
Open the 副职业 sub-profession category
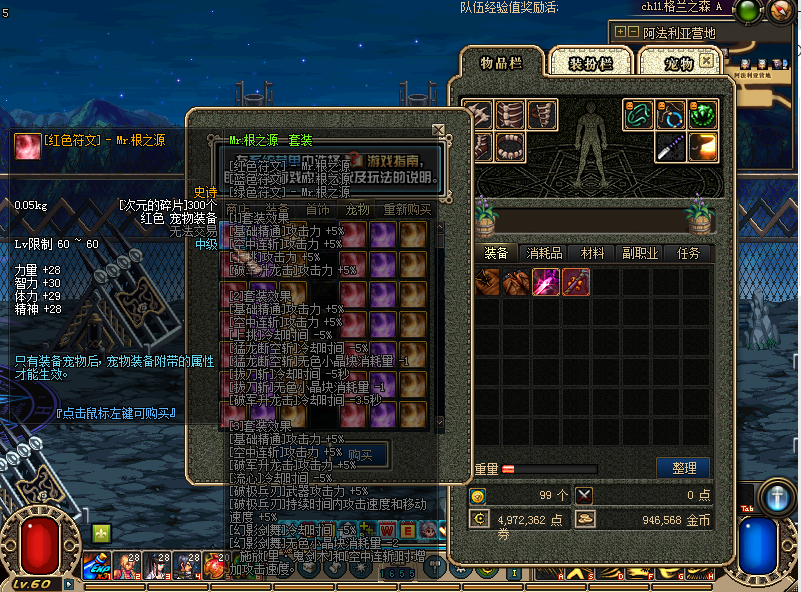pos(640,254)
